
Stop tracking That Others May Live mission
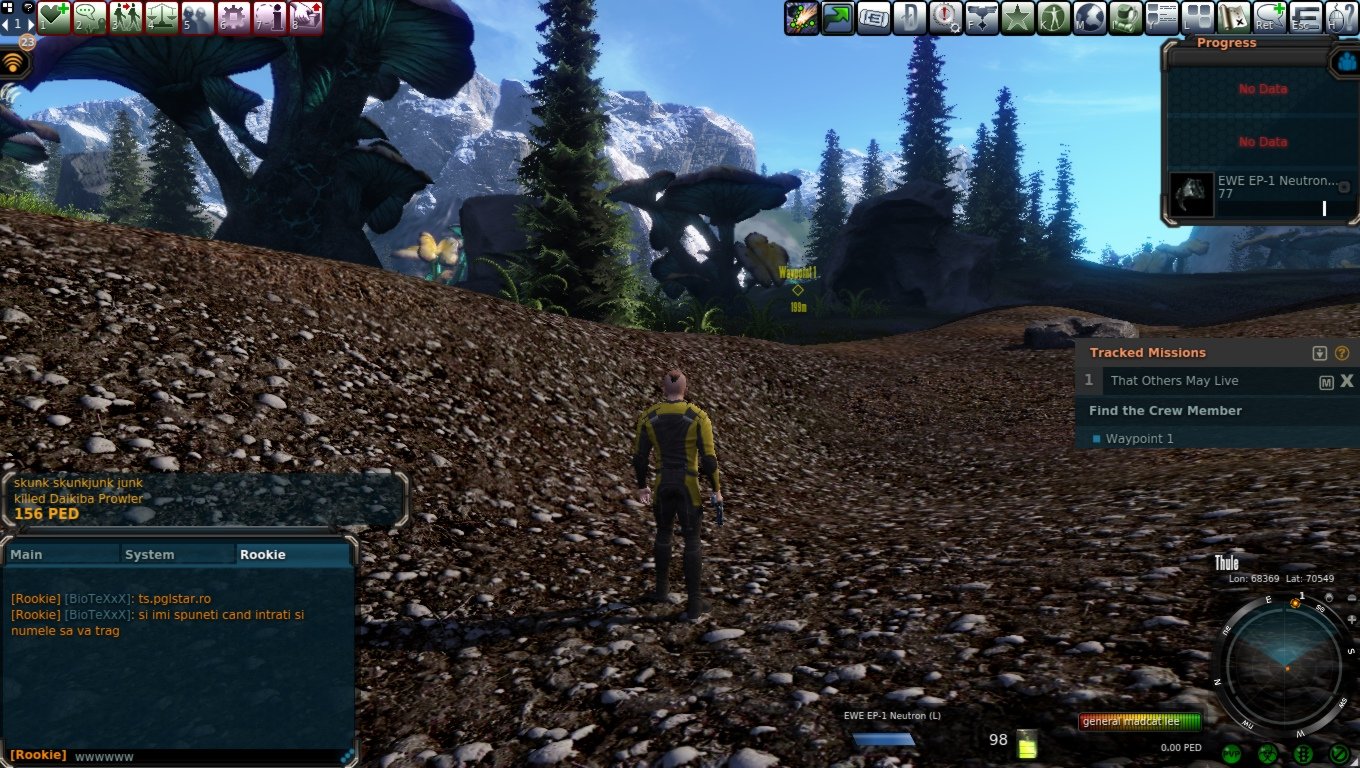click(1347, 381)
